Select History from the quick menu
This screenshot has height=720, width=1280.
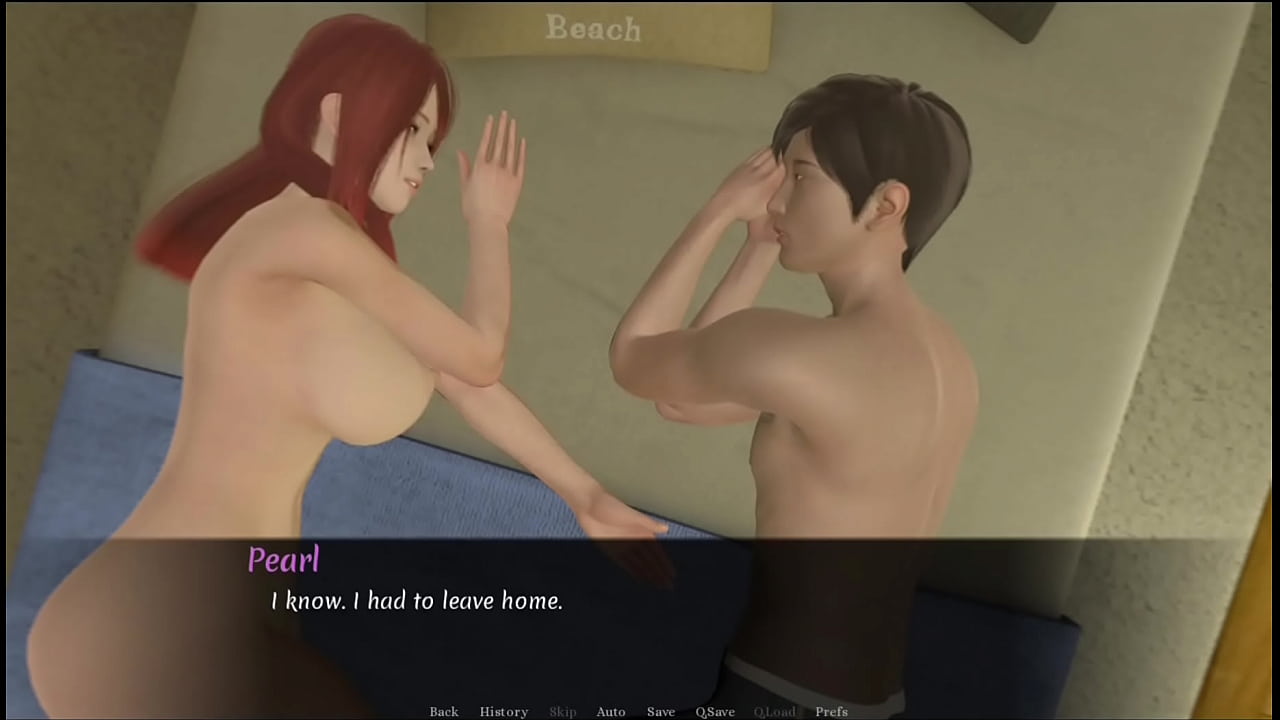pyautogui.click(x=504, y=711)
